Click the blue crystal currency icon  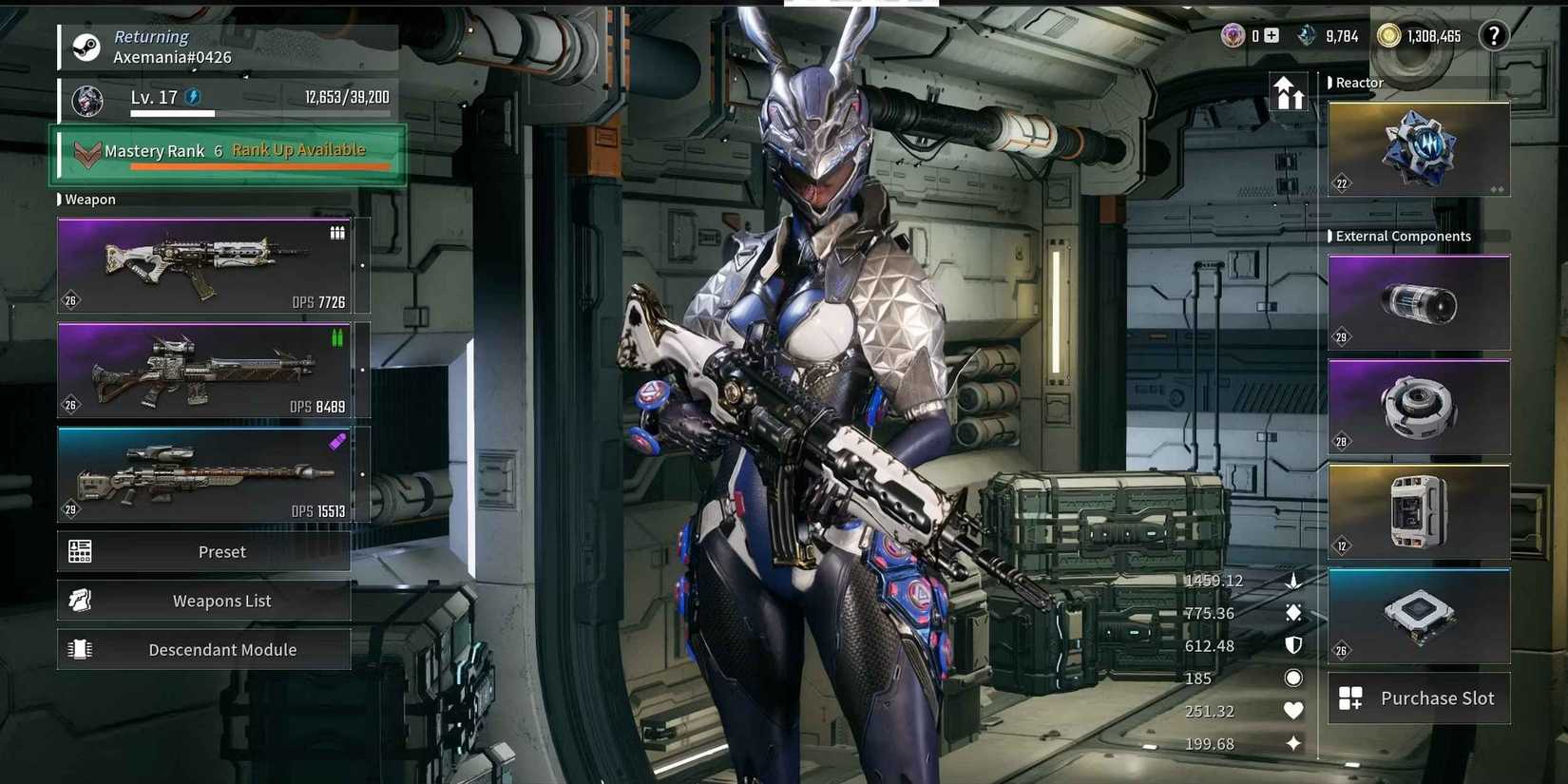(x=1306, y=36)
